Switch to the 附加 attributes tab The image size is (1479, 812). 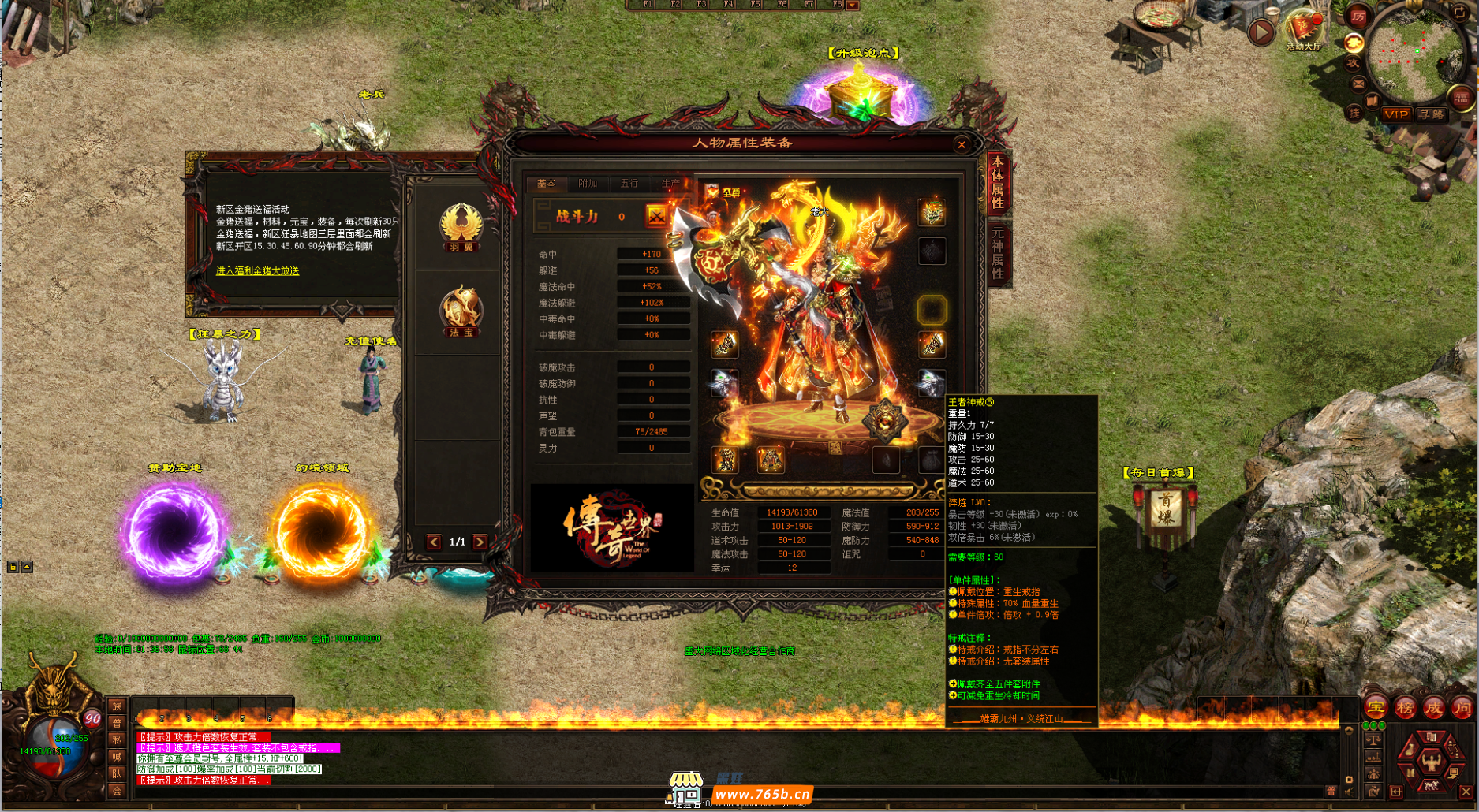pos(587,184)
